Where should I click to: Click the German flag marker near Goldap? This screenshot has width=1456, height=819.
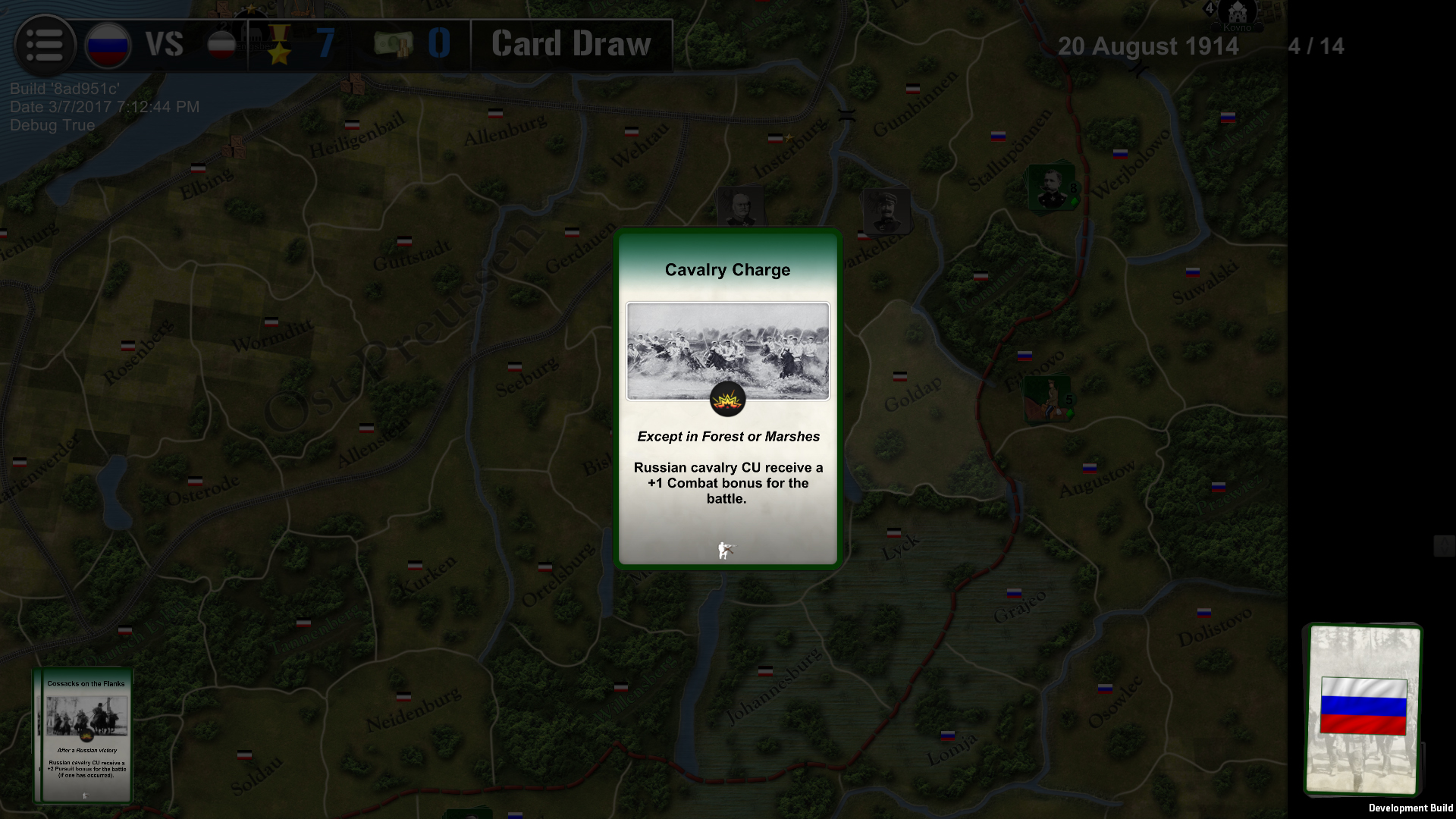tap(900, 377)
